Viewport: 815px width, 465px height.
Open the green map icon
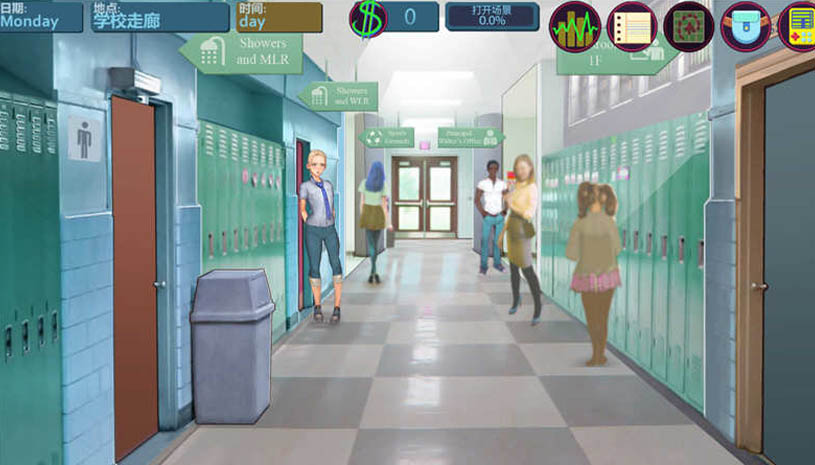tap(688, 26)
